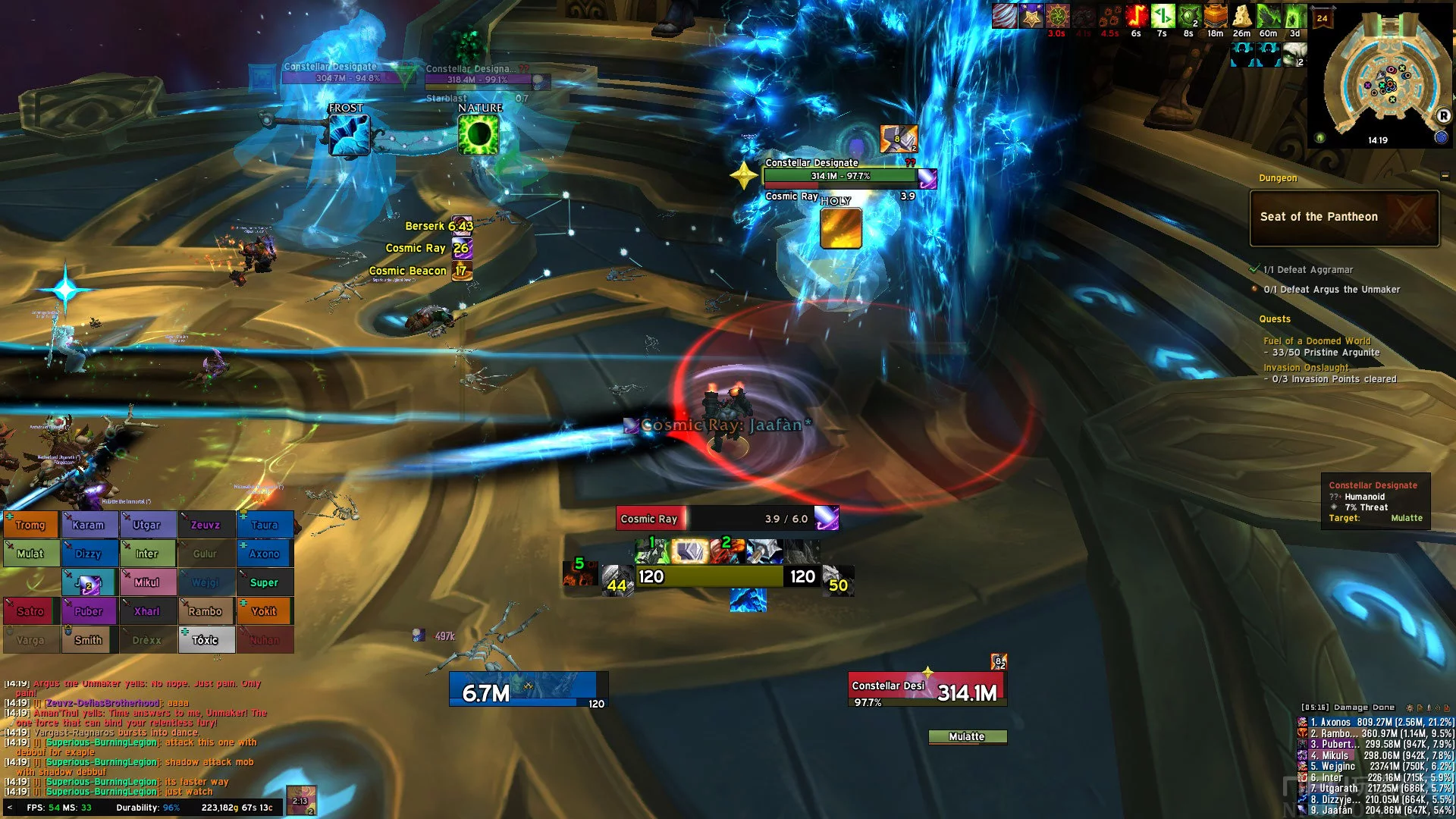Click the Constellar Designate target frame
The width and height of the screenshot is (1456, 819).
927,689
